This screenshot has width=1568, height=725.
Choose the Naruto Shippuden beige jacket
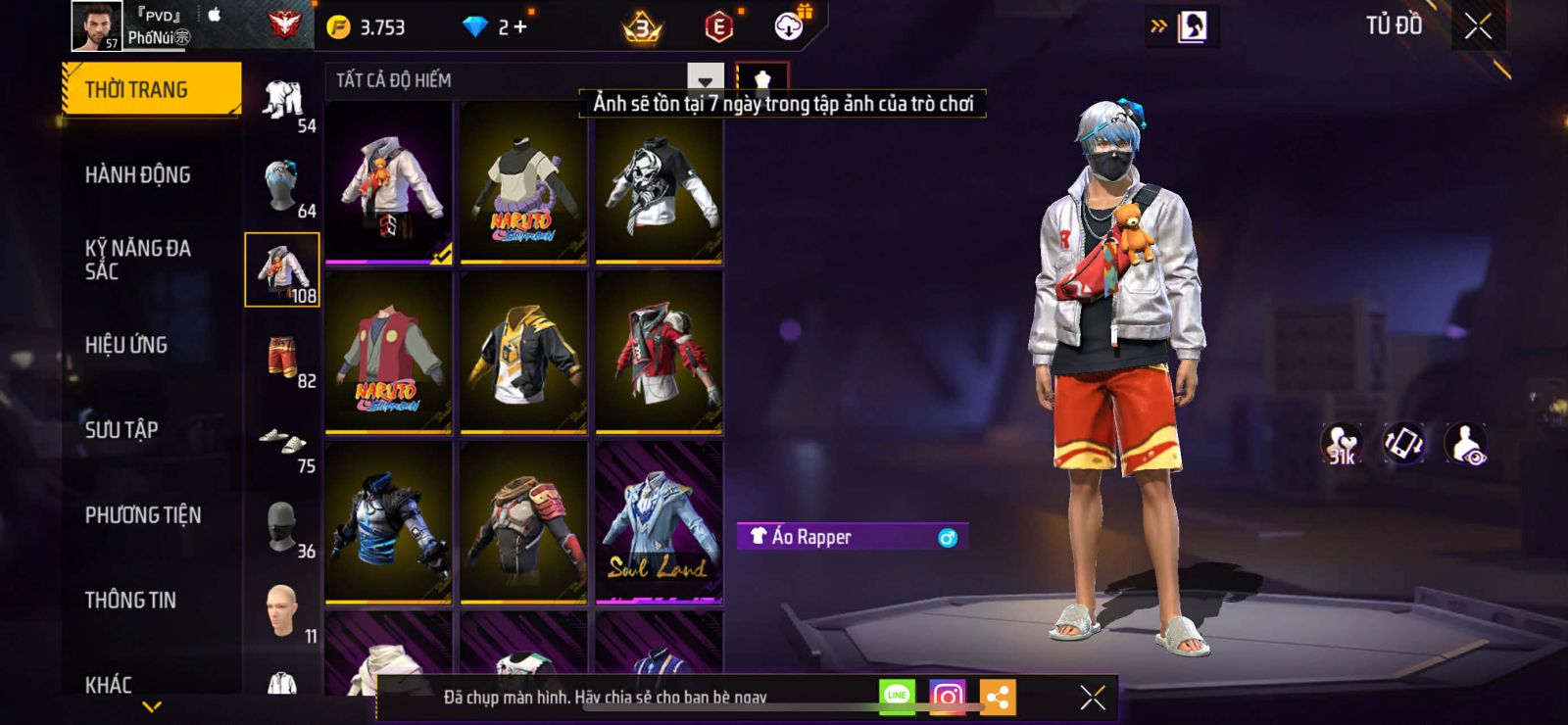coord(523,184)
